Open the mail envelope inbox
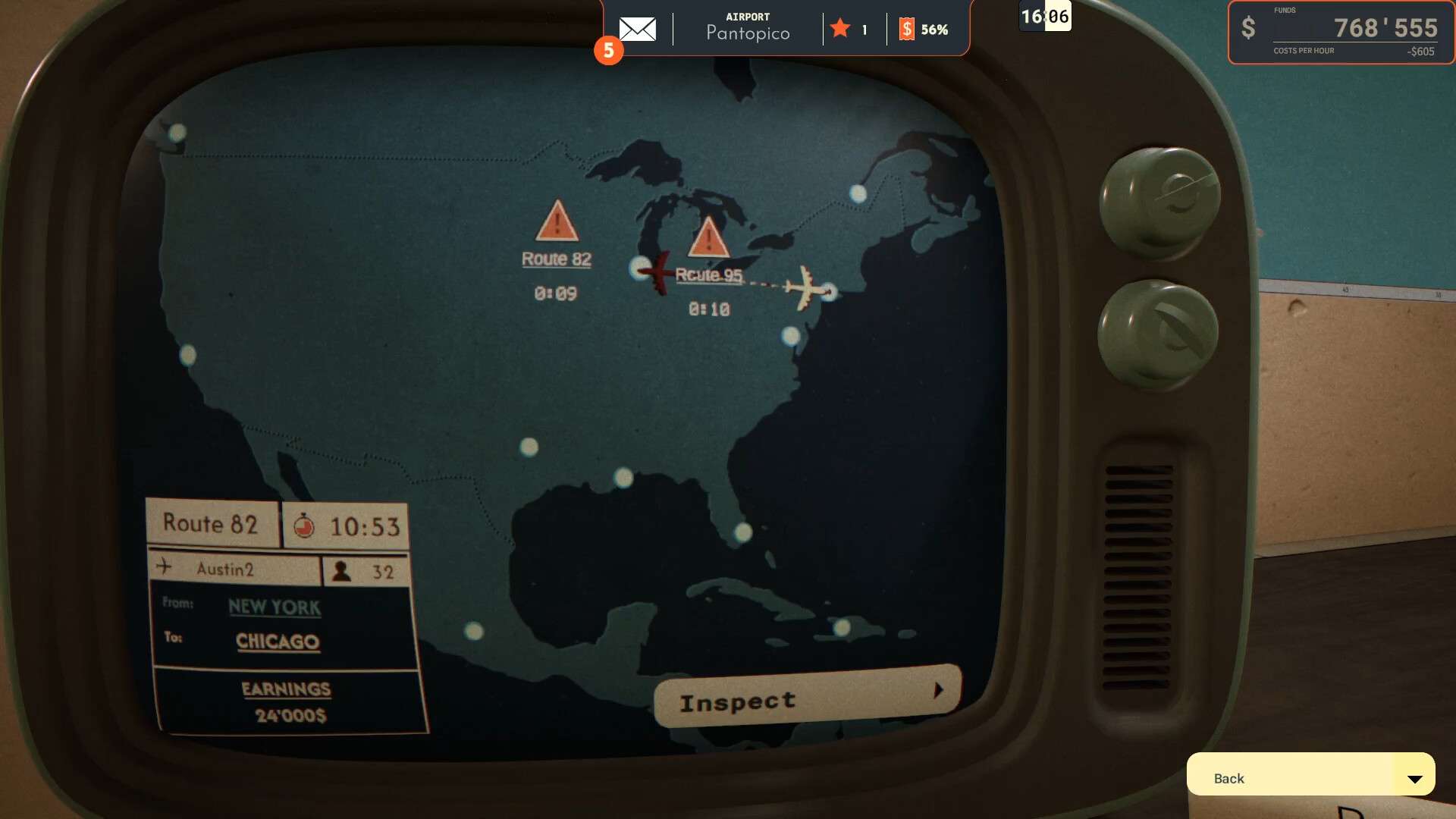This screenshot has width=1456, height=819. click(637, 30)
